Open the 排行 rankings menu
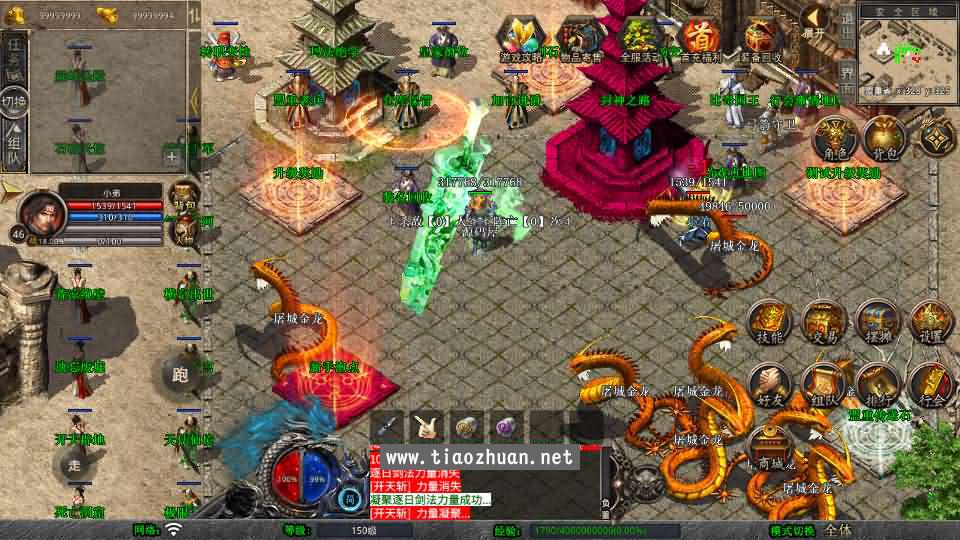 coord(877,385)
